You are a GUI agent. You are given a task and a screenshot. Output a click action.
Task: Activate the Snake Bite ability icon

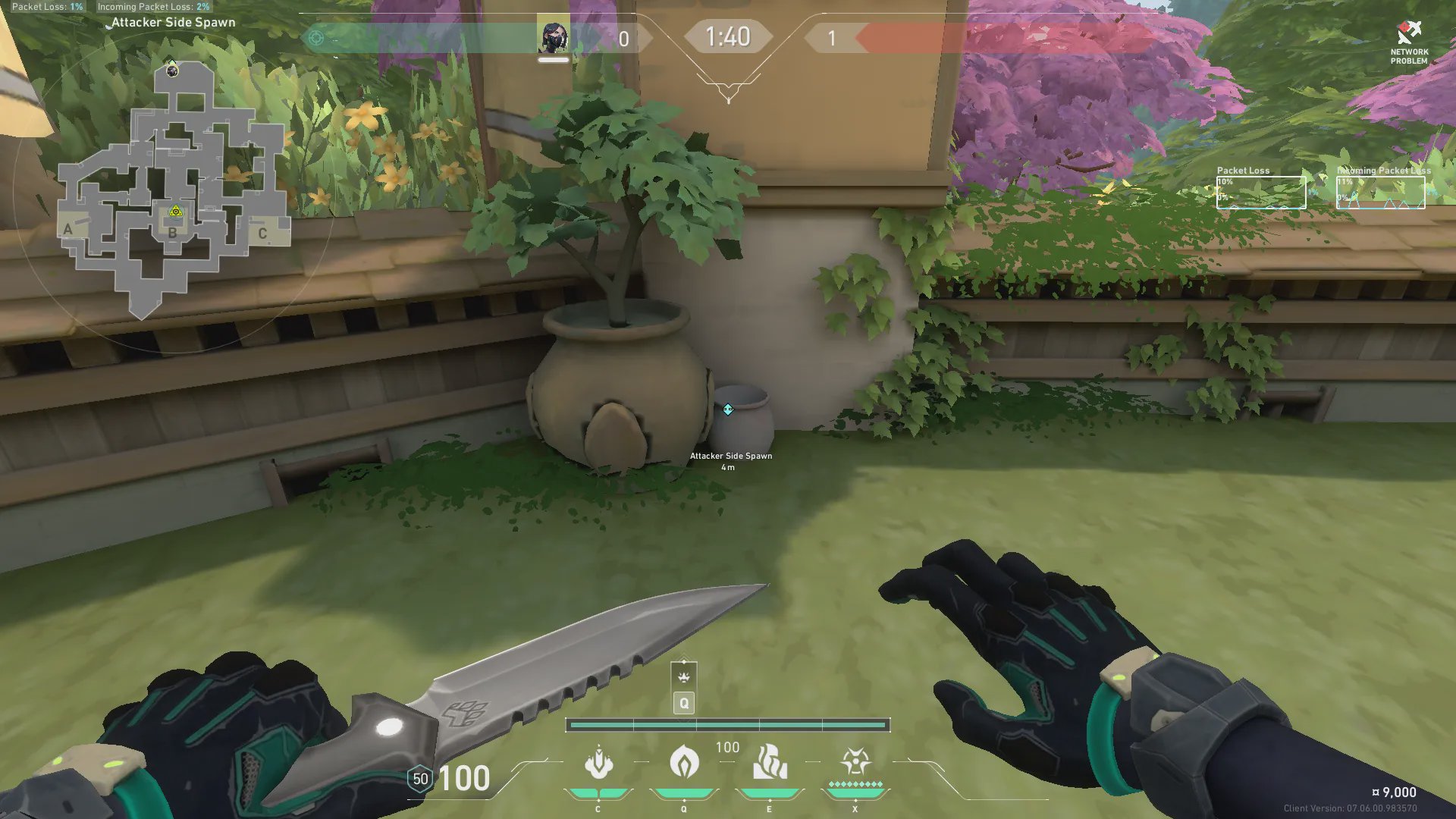598,762
